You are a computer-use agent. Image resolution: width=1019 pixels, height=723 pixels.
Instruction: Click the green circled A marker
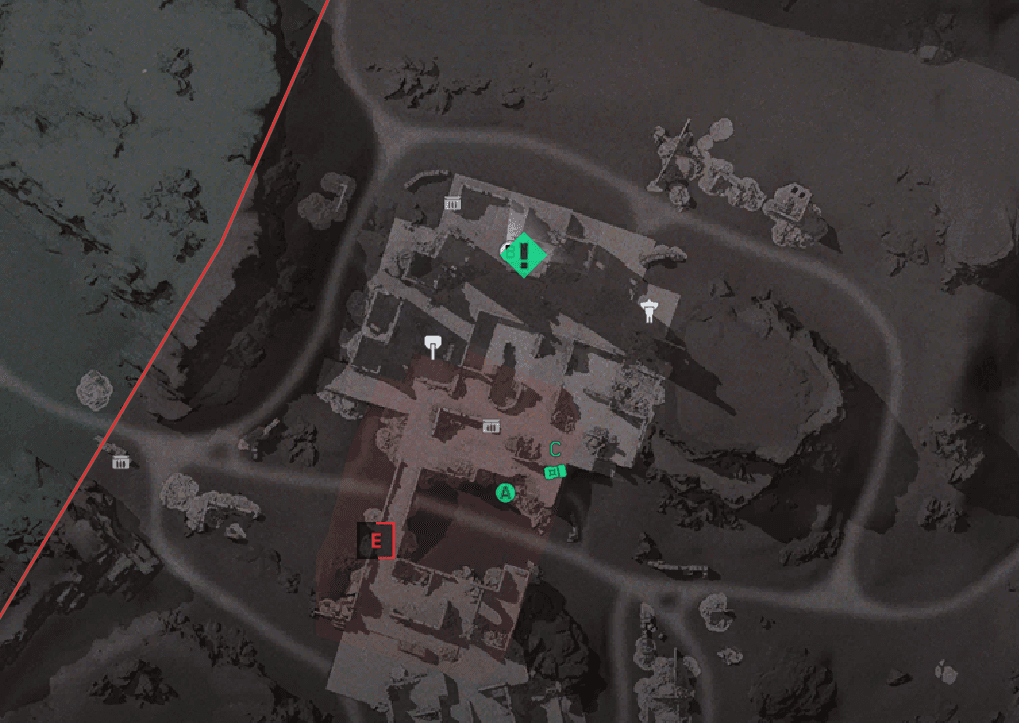[505, 492]
